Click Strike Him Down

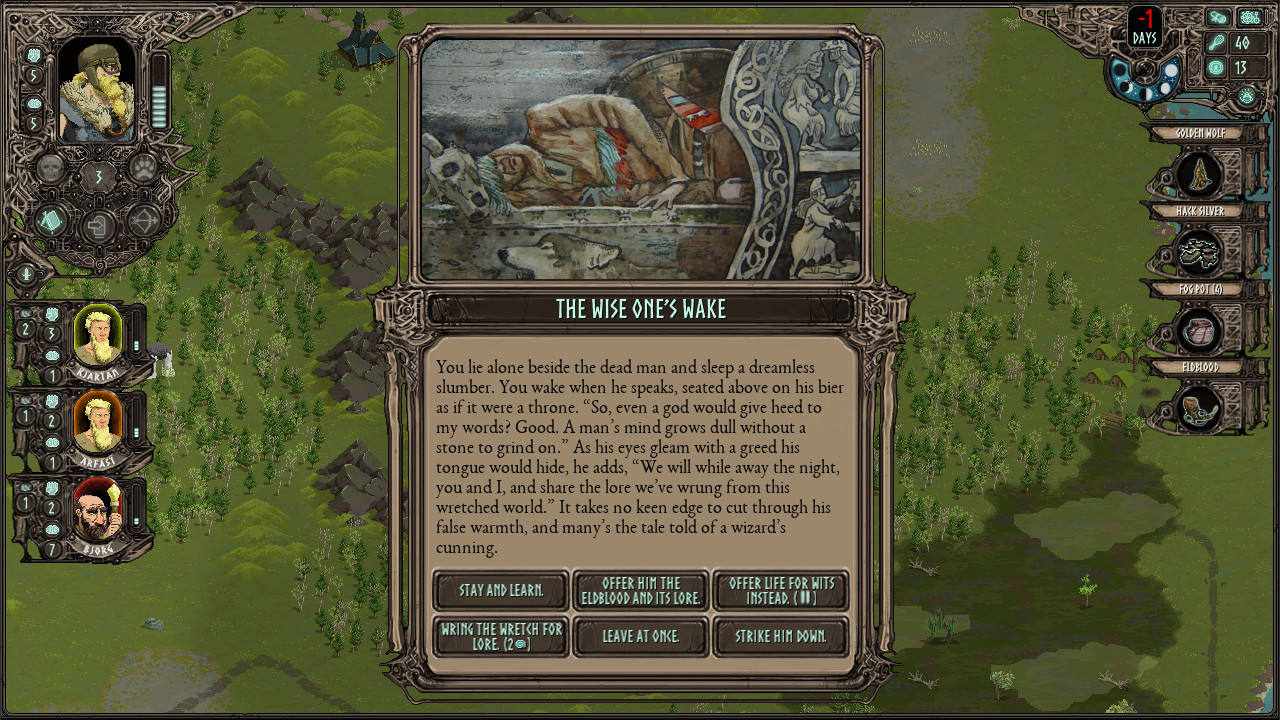click(780, 636)
